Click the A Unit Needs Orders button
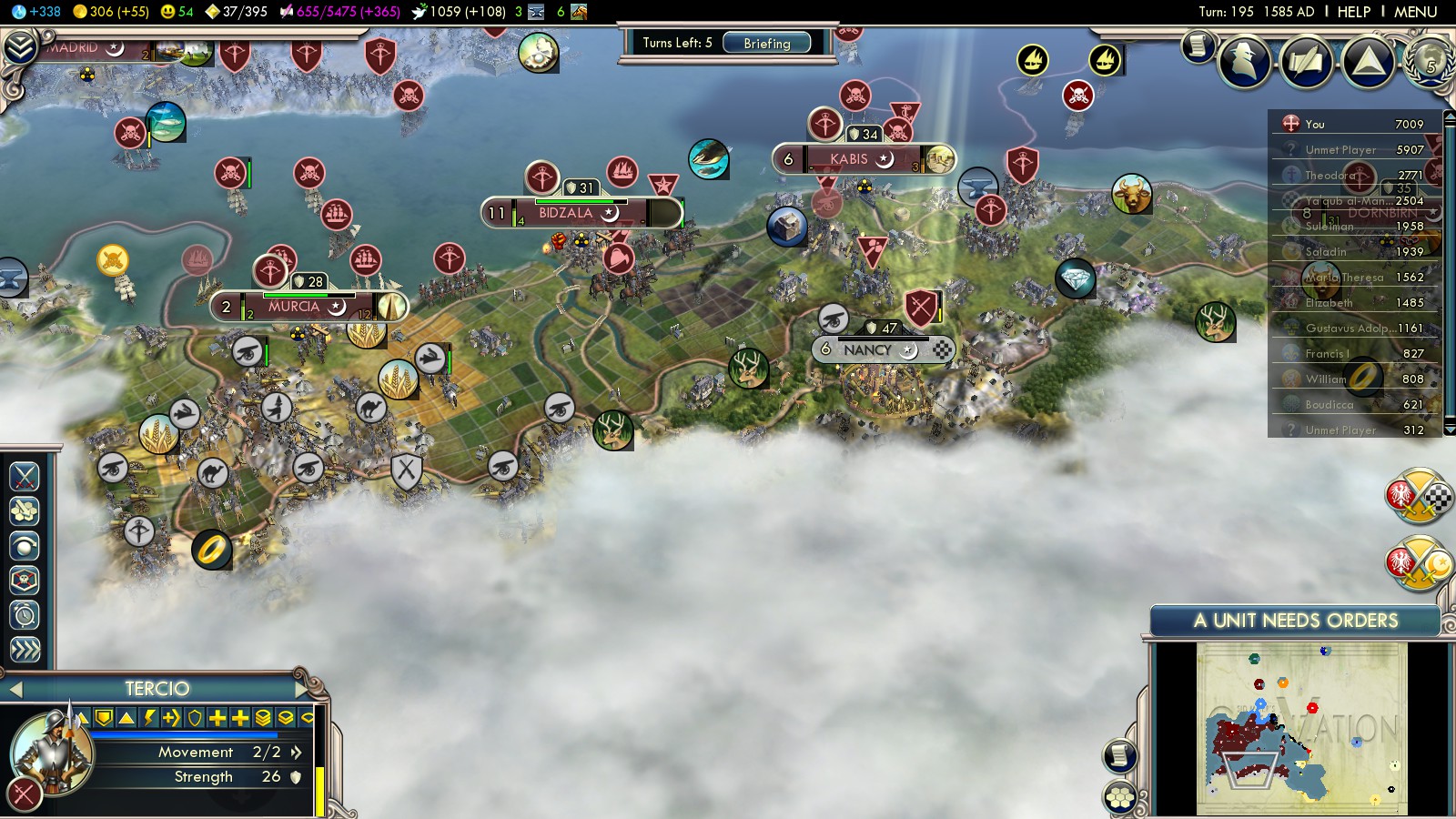The height and width of the screenshot is (819, 1456). (1294, 621)
